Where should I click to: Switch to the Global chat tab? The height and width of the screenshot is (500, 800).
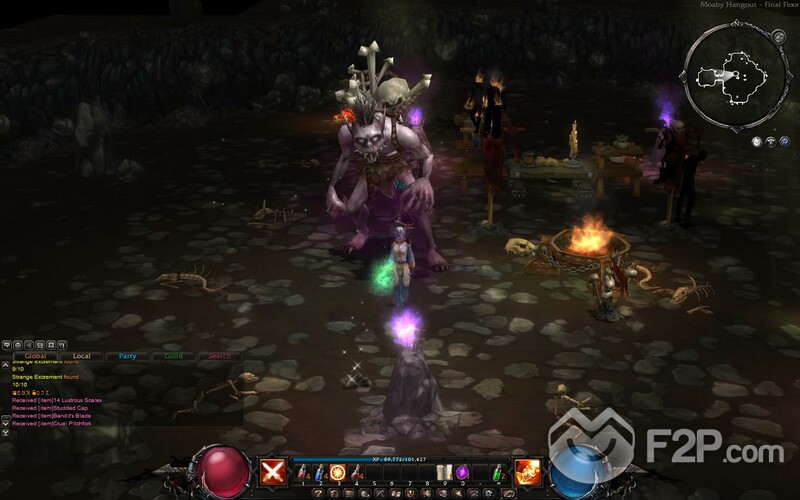(x=36, y=355)
